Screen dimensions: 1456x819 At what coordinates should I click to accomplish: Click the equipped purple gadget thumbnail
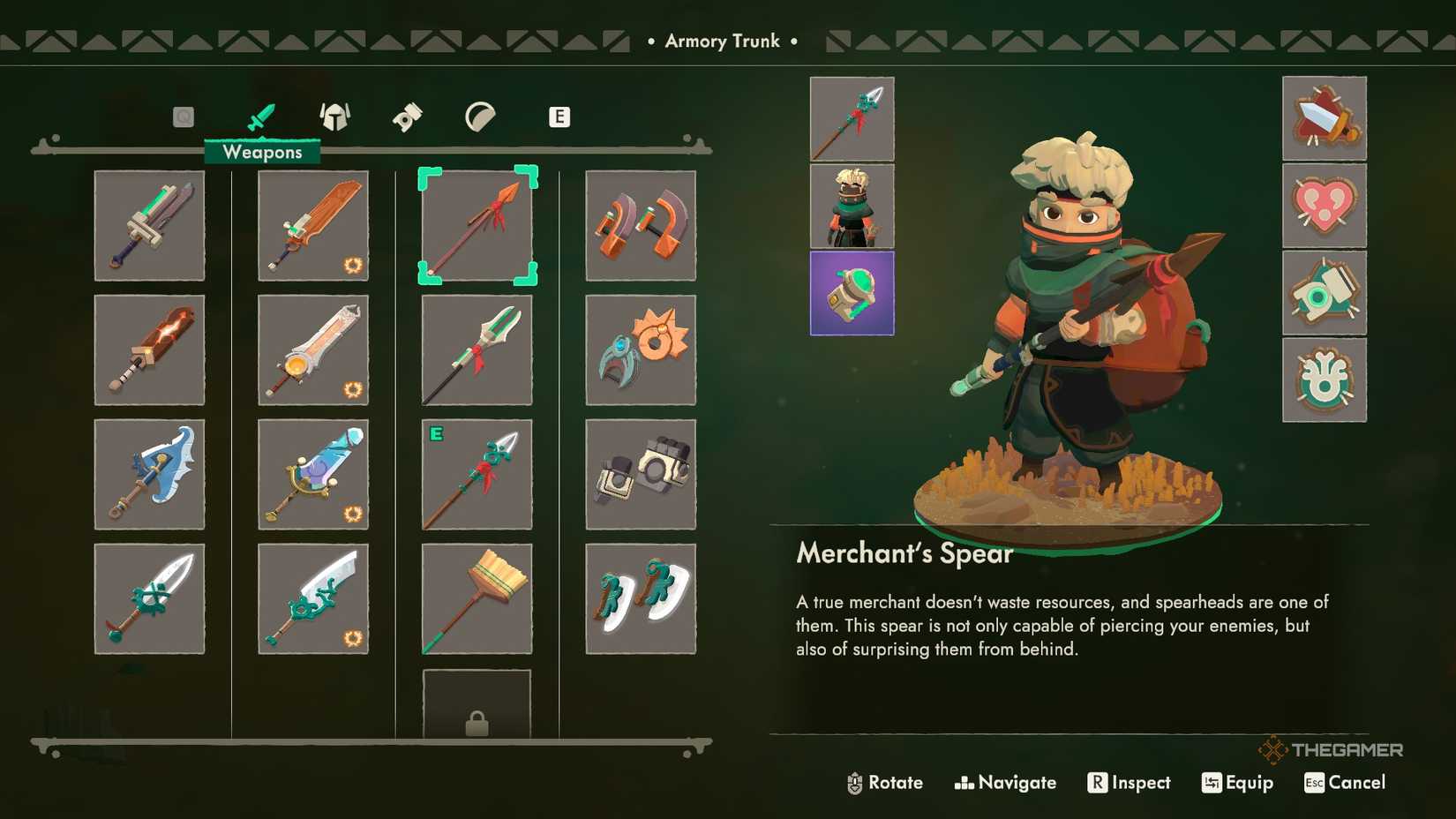[851, 294]
